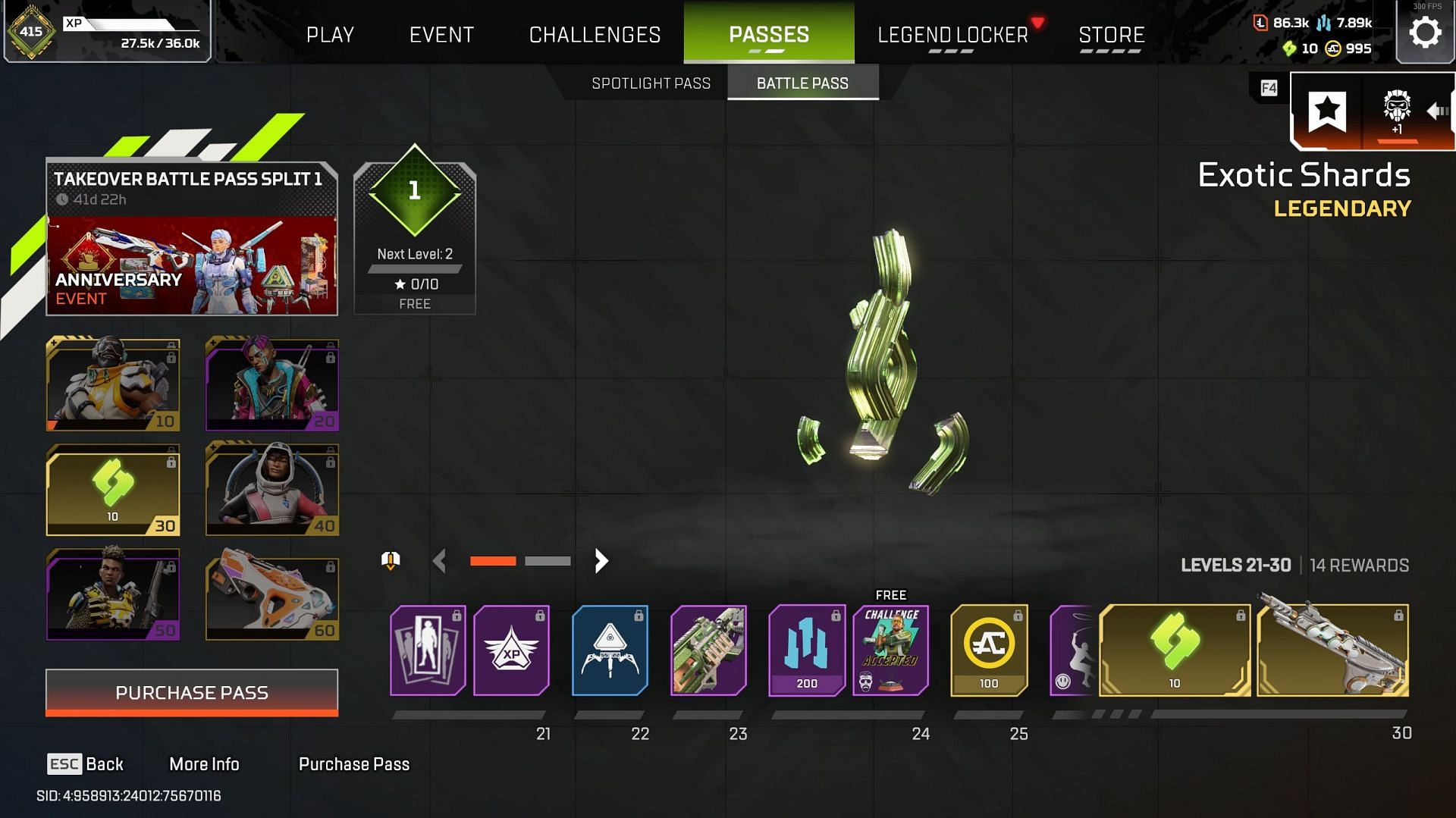The image size is (1456, 818).
Task: Select the 200 crafting metals reward
Action: [x=807, y=650]
